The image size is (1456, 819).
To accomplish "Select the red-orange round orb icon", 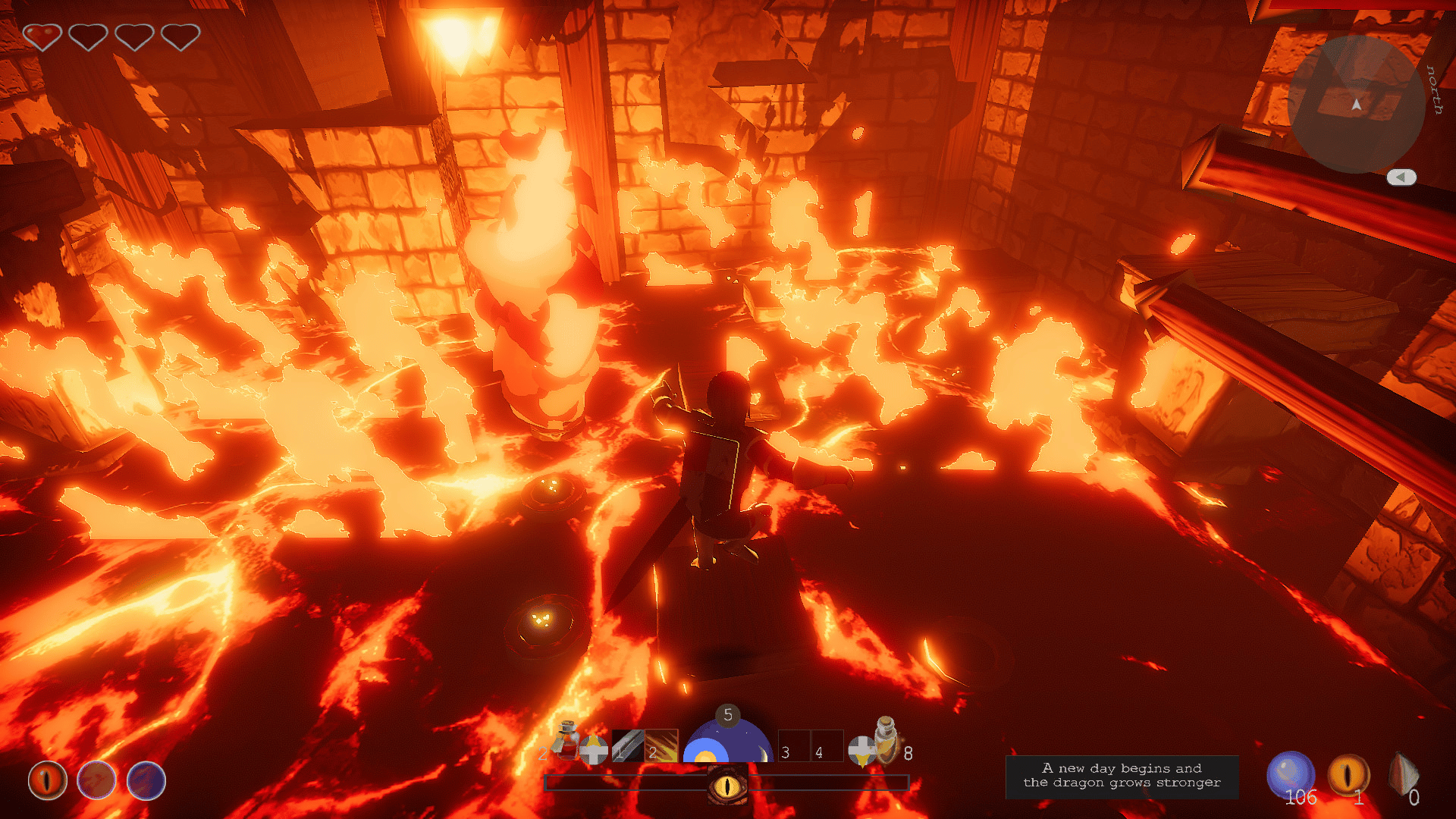I will 96,780.
